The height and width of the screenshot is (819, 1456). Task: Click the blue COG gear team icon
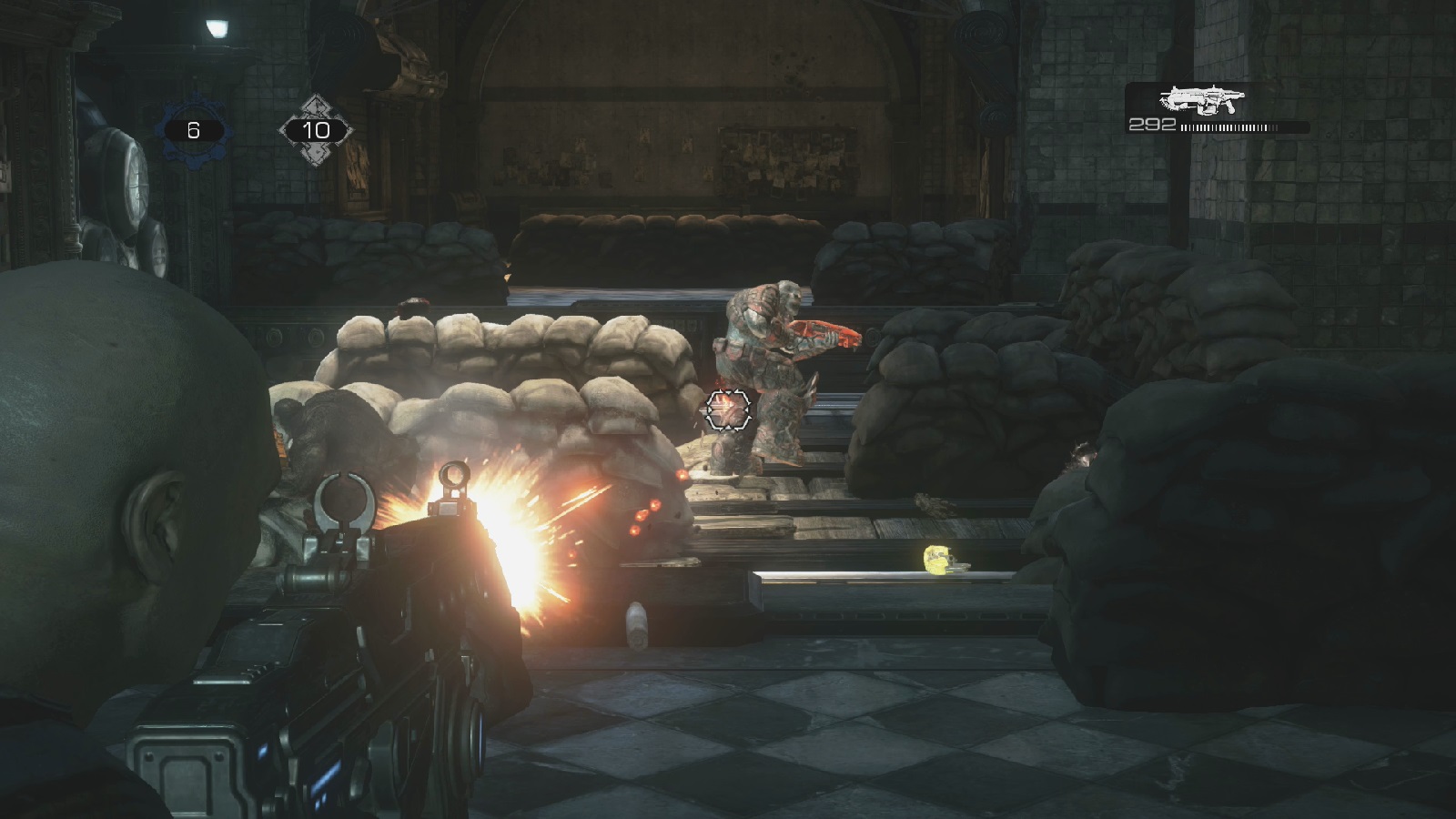click(x=193, y=131)
